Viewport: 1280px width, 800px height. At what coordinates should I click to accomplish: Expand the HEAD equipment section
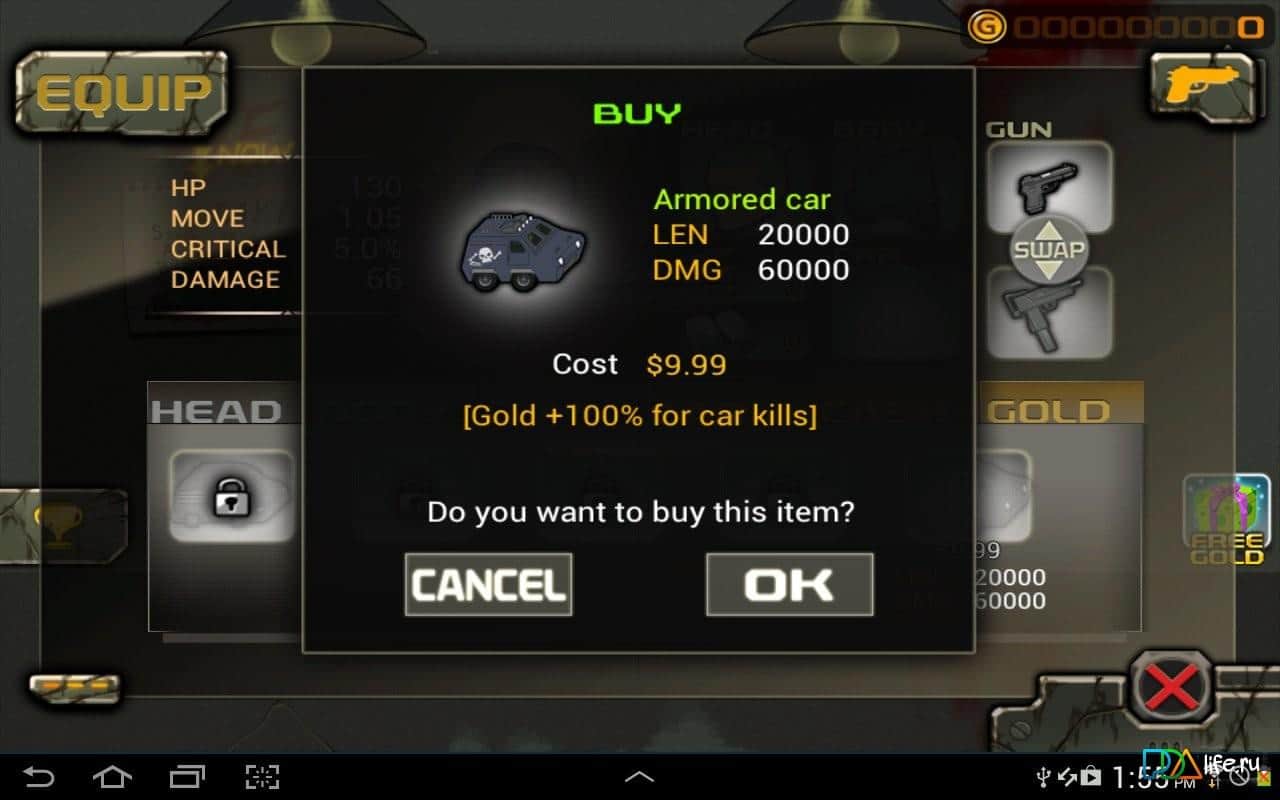pyautogui.click(x=215, y=410)
